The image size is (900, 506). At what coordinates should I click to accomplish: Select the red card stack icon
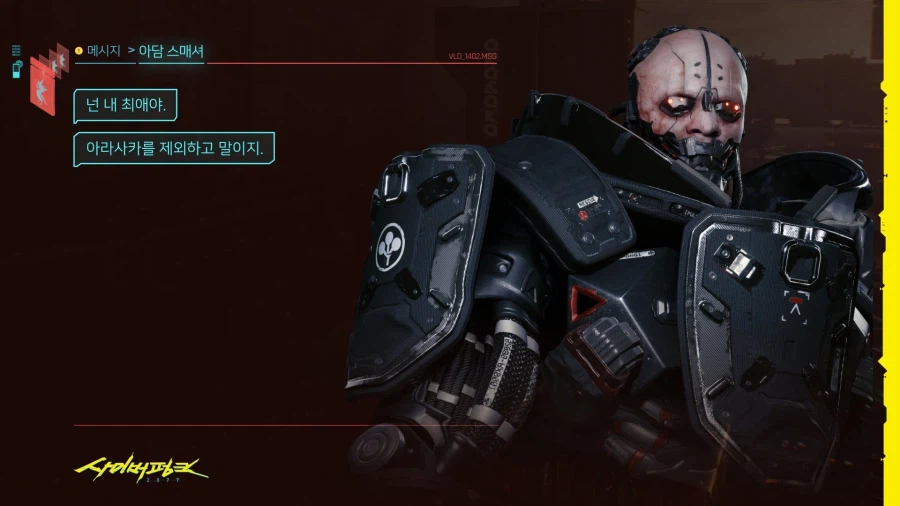point(44,80)
